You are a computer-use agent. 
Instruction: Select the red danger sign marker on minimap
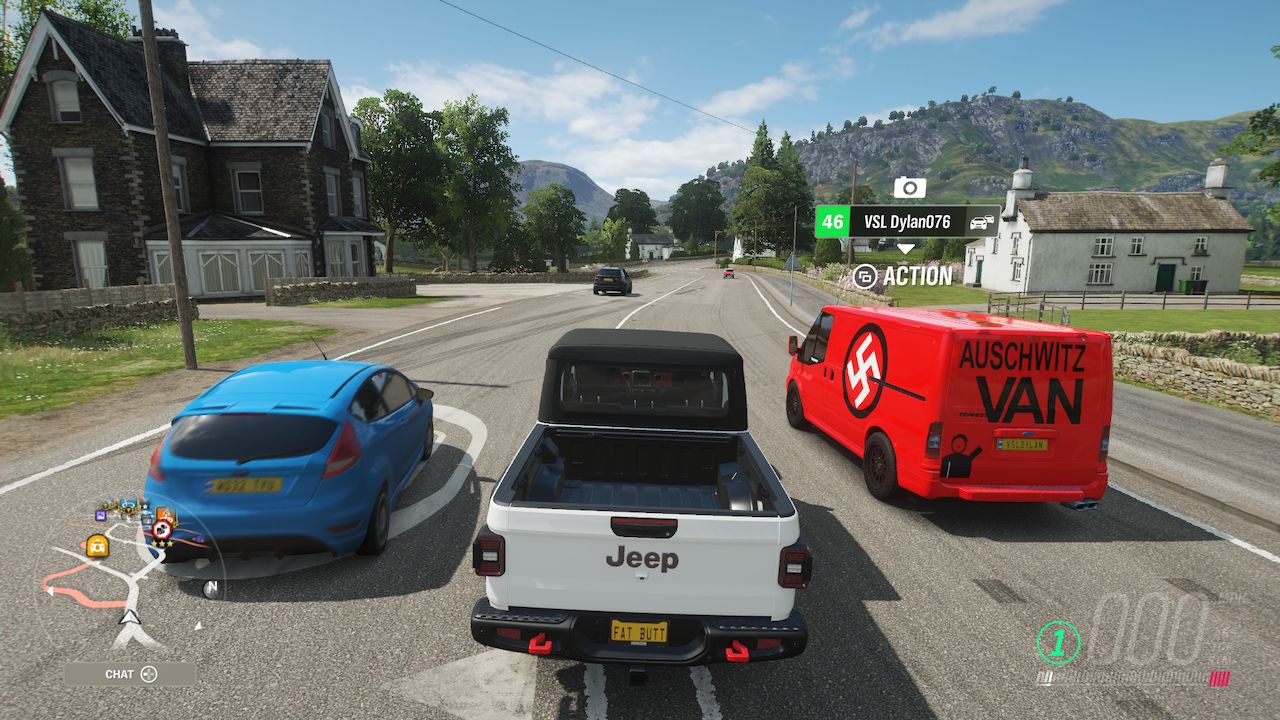[162, 529]
